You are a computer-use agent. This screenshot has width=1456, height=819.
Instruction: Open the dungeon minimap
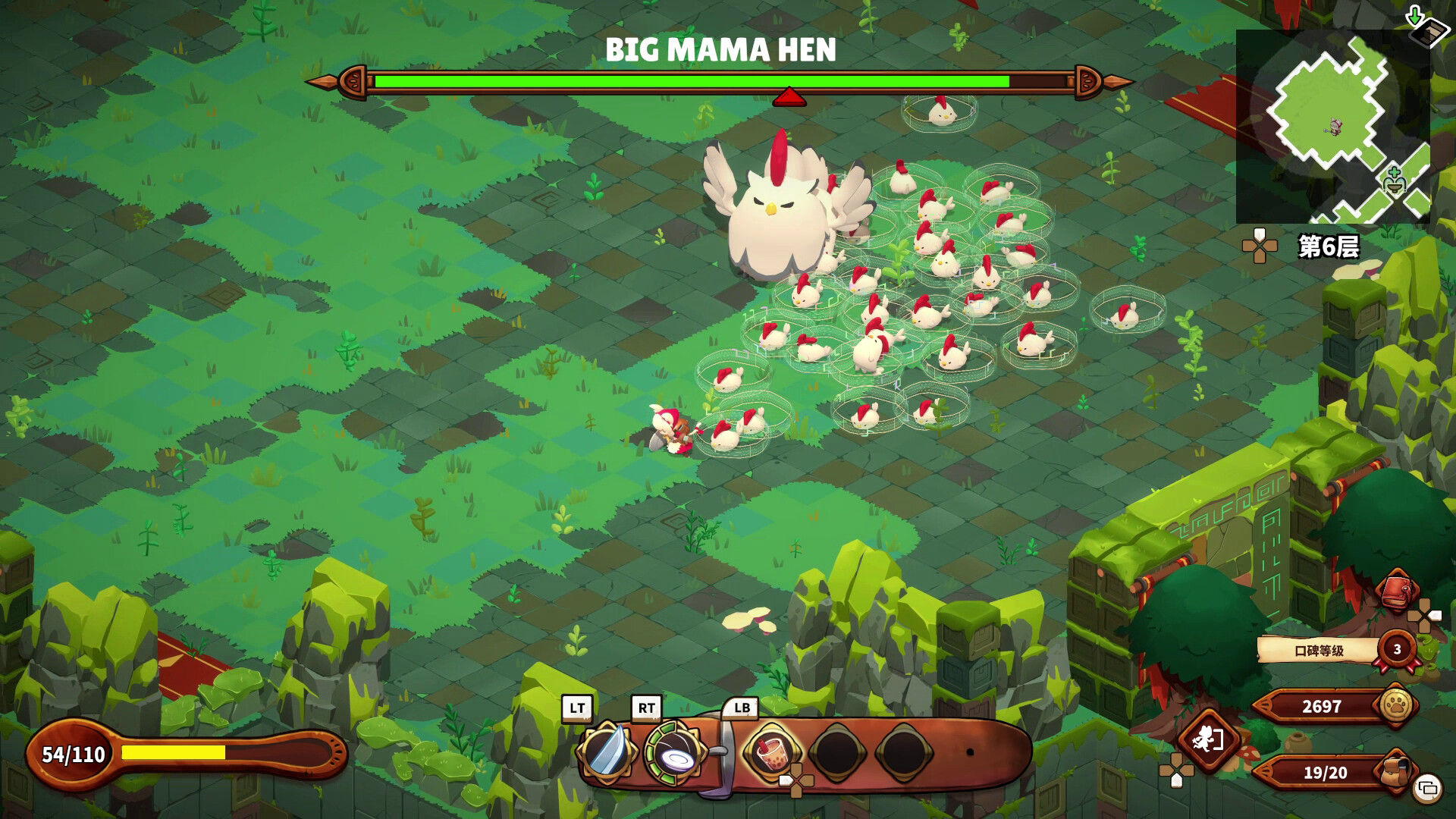pos(1332,127)
